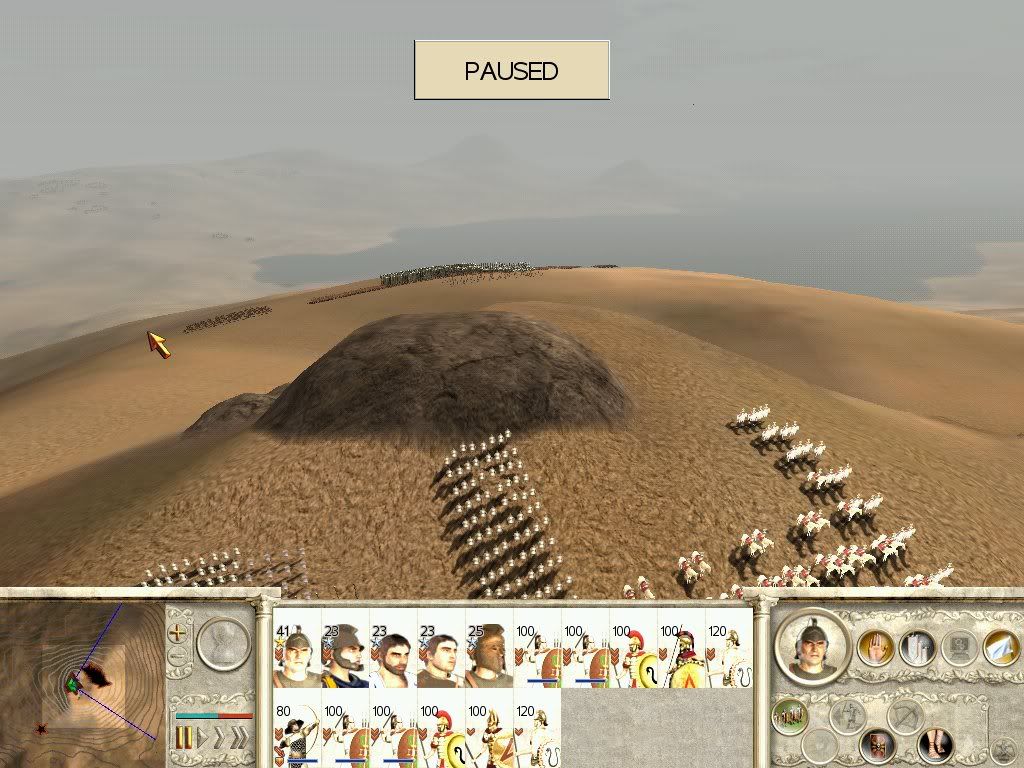Toggle guard mode with the shield icon

[880, 743]
